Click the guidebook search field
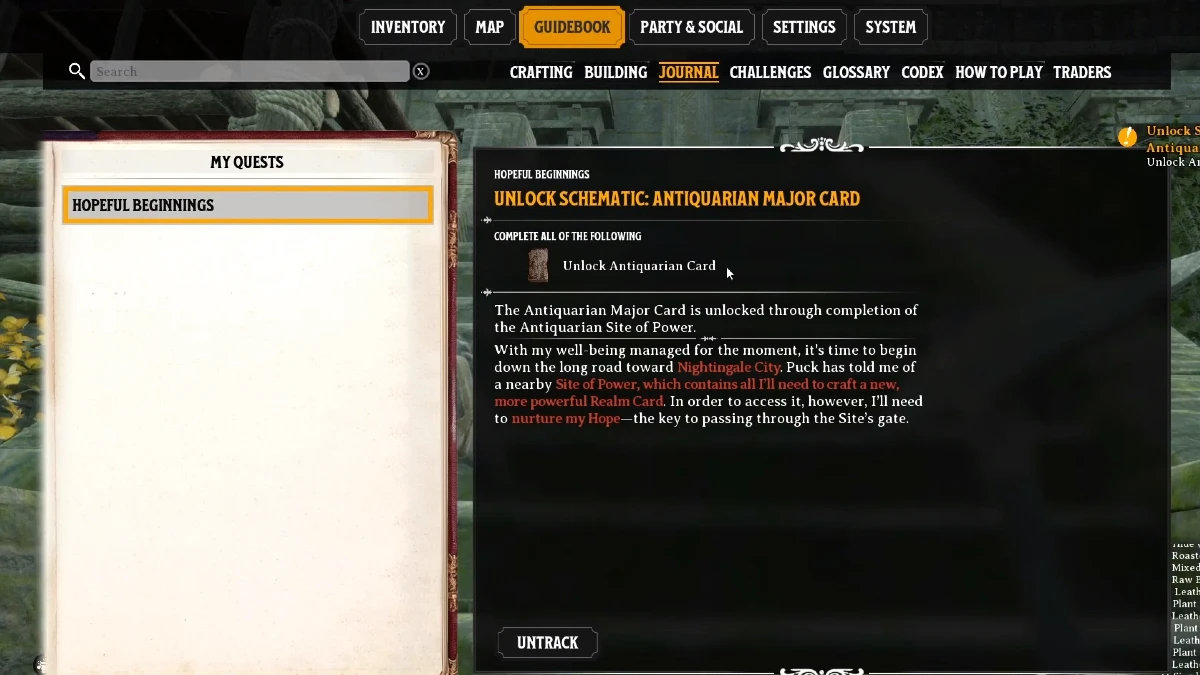Image resolution: width=1200 pixels, height=675 pixels. (x=250, y=71)
